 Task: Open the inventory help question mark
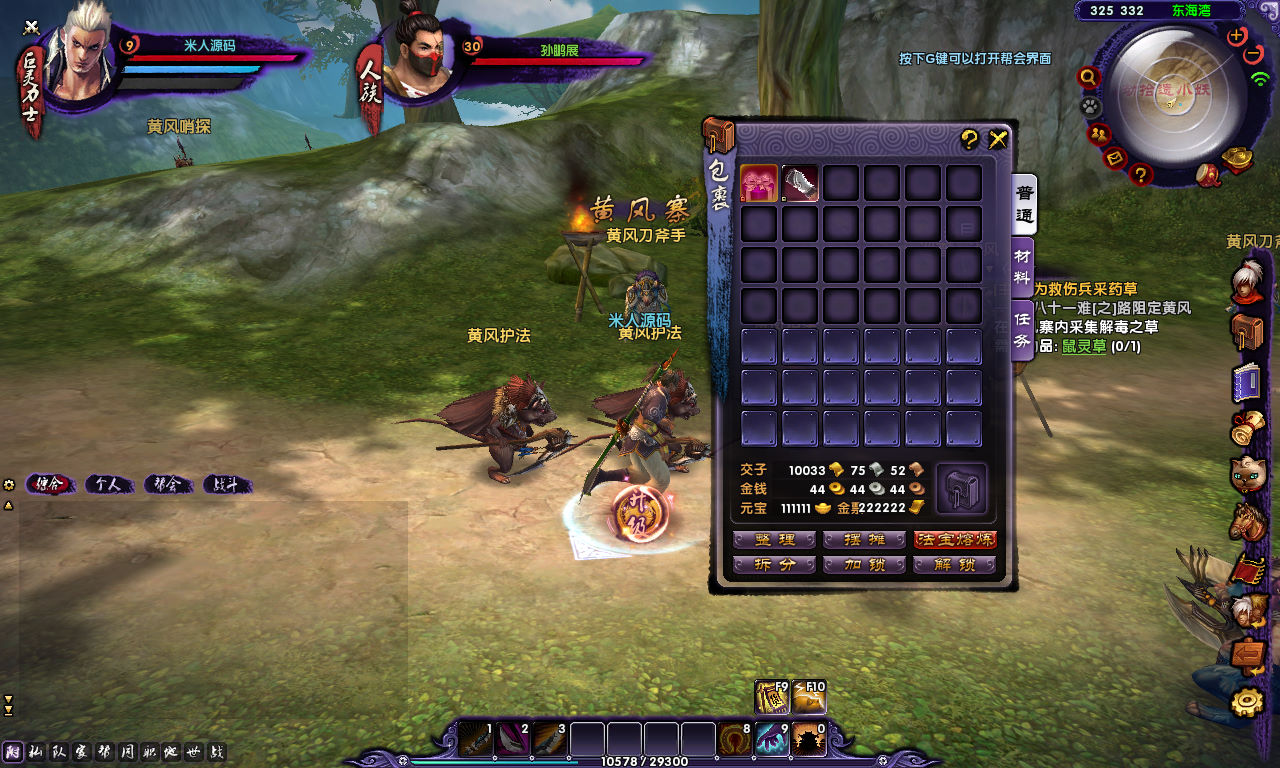969,140
